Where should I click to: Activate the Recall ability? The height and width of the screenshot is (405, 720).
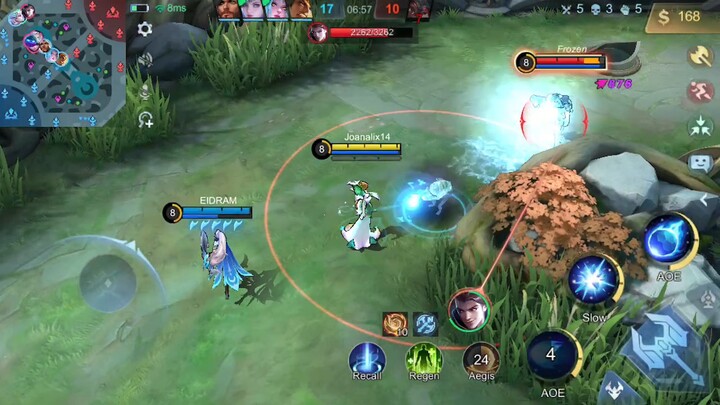pyautogui.click(x=367, y=359)
